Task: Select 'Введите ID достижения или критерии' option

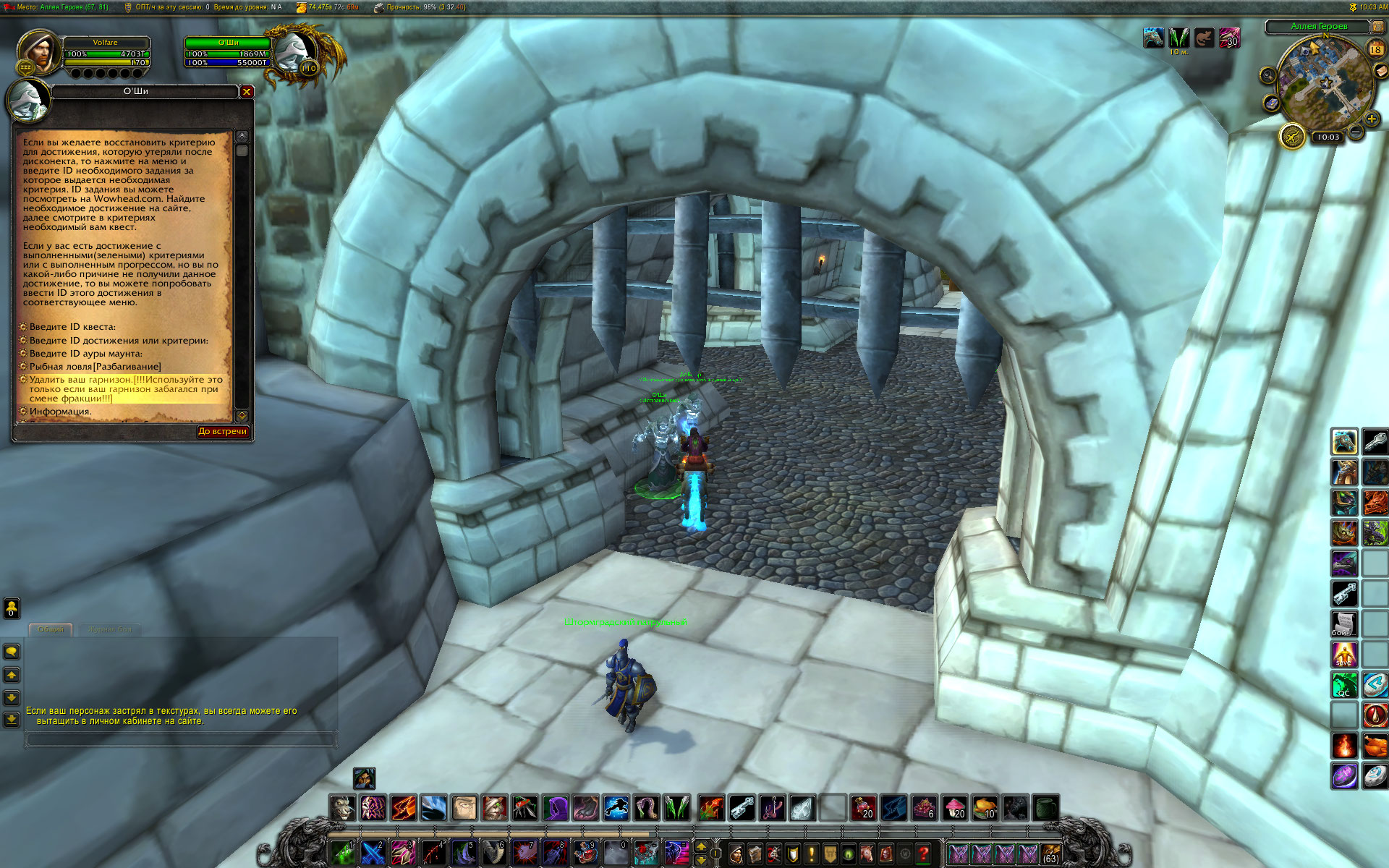Action: click(119, 341)
